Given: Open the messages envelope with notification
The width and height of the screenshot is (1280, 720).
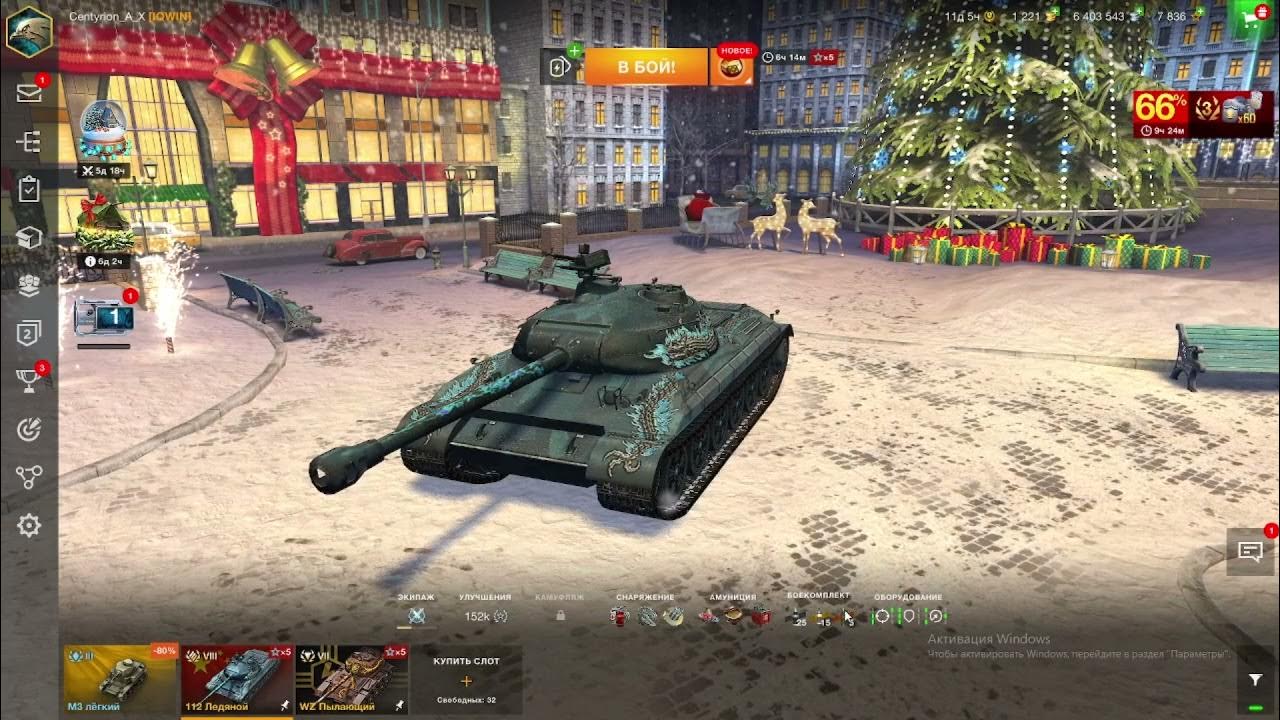Looking at the screenshot, I should point(29,92).
